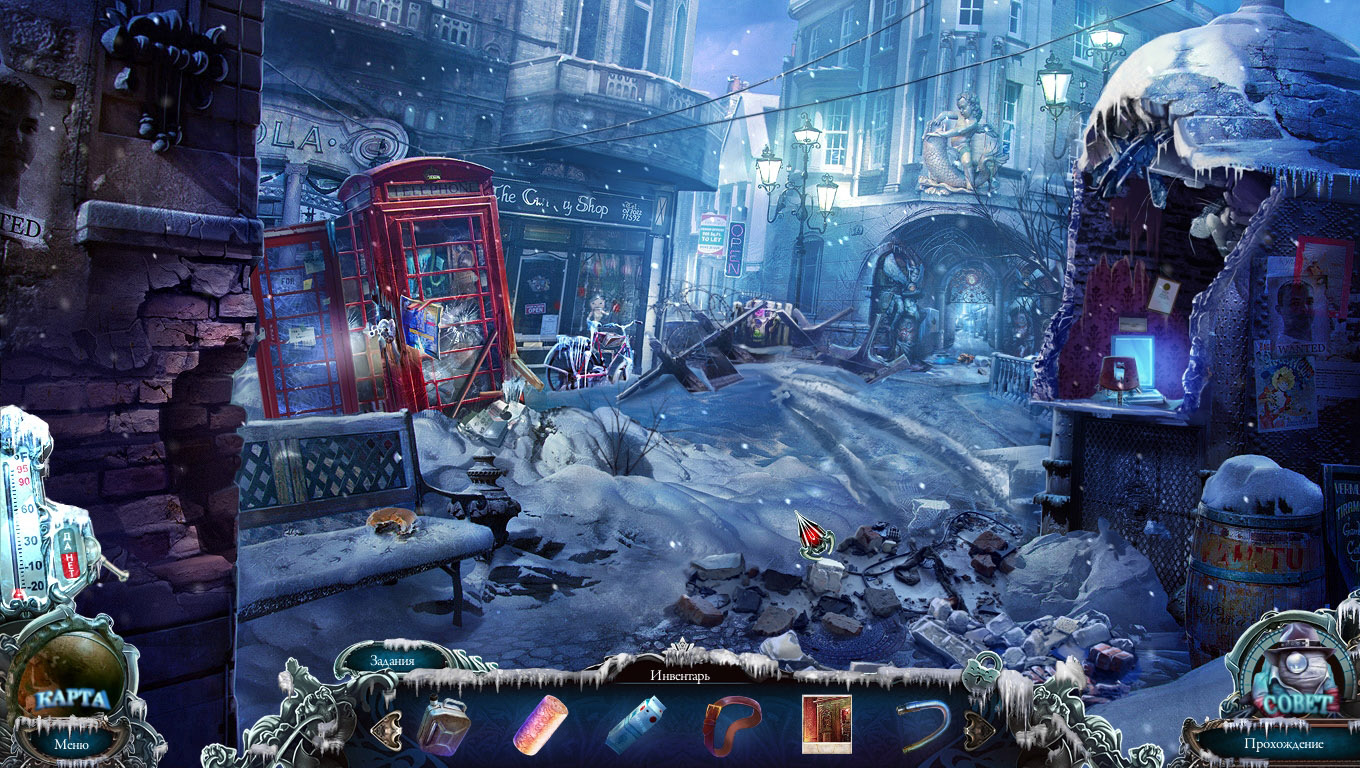The image size is (1360, 768).
Task: Open the Меню button
Action: point(71,743)
